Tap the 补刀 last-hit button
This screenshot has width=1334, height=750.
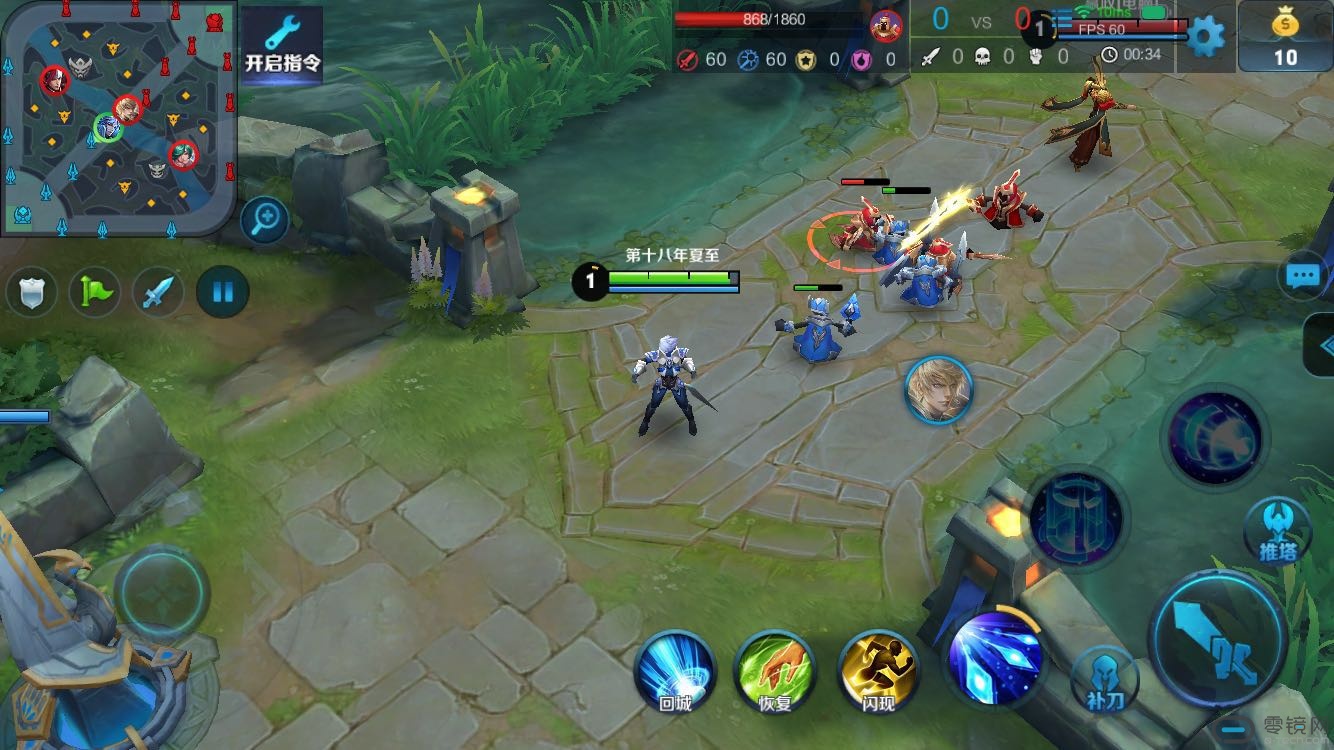point(1104,680)
